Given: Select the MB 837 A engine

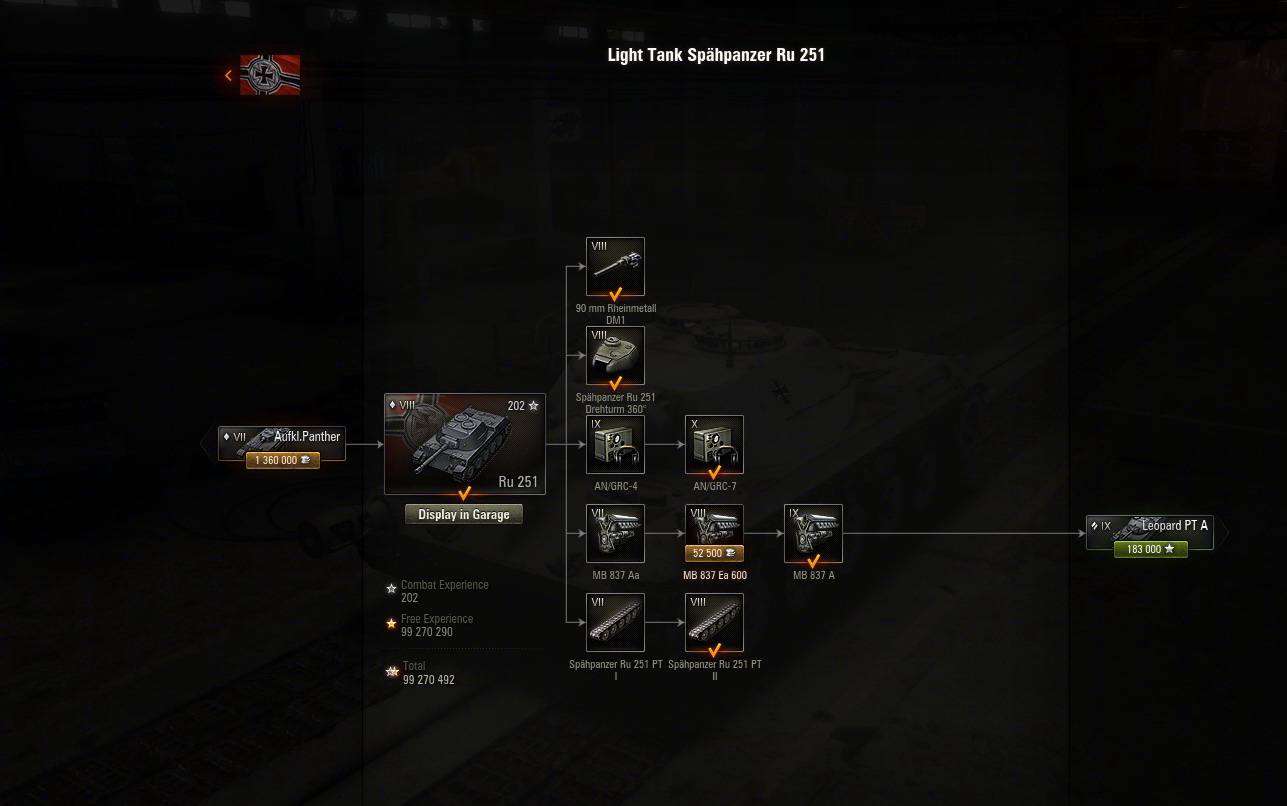Looking at the screenshot, I should [813, 533].
